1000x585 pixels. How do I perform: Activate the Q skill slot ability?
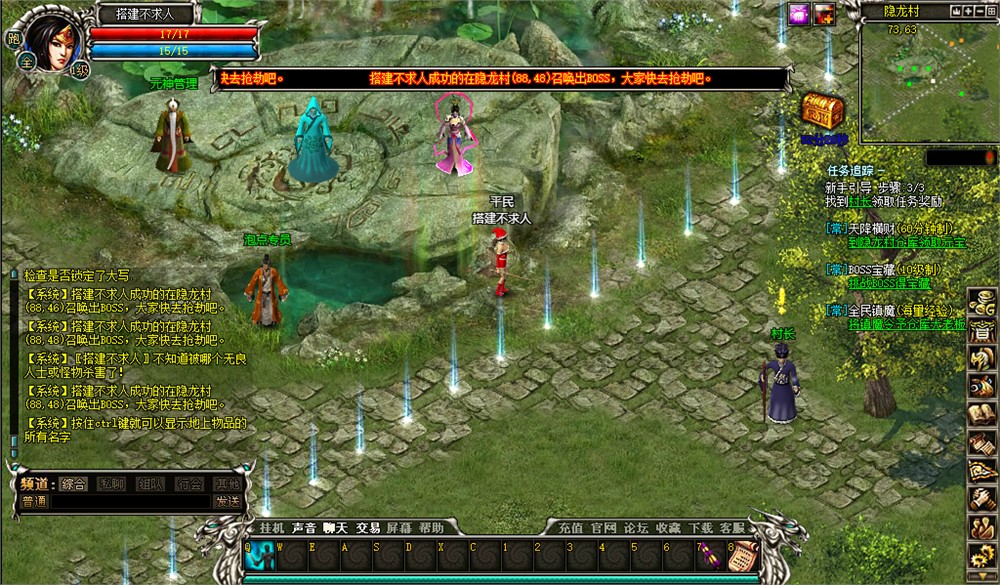pos(261,553)
